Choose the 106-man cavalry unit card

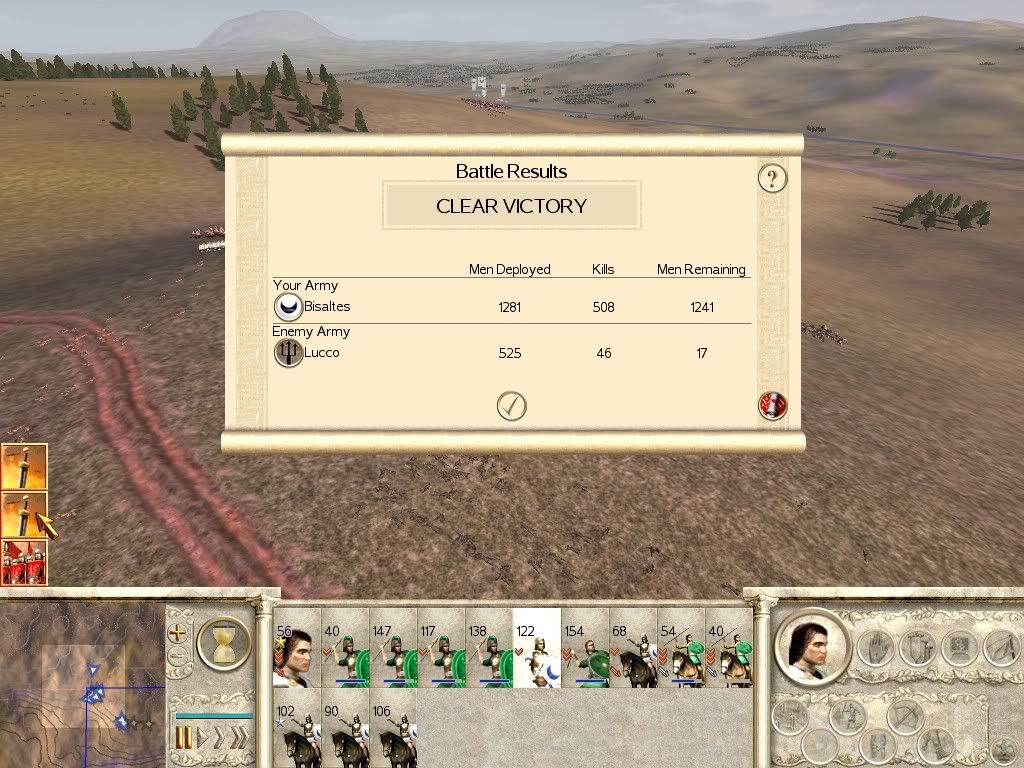[x=393, y=728]
